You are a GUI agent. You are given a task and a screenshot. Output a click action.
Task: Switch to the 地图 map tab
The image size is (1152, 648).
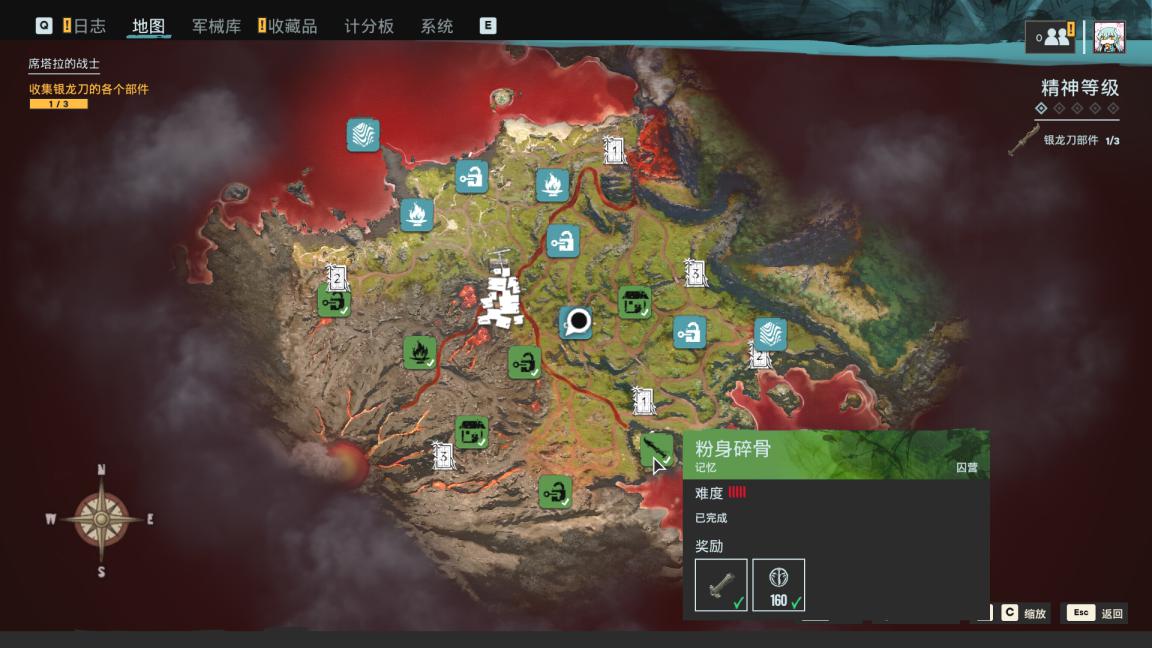(148, 26)
